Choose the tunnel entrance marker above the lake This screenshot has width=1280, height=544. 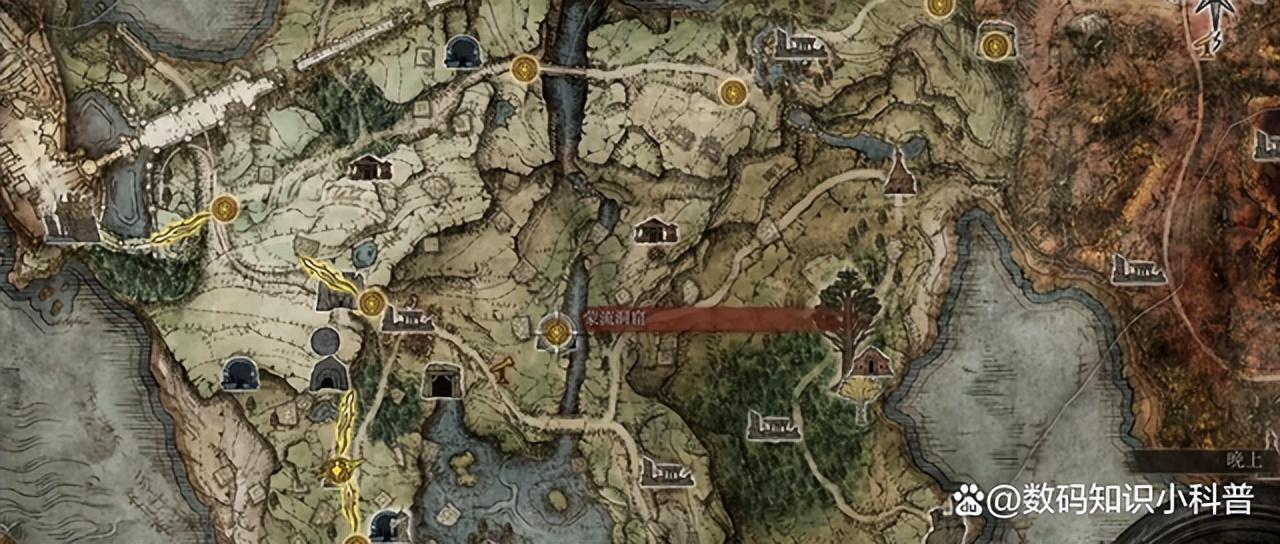click(x=440, y=381)
